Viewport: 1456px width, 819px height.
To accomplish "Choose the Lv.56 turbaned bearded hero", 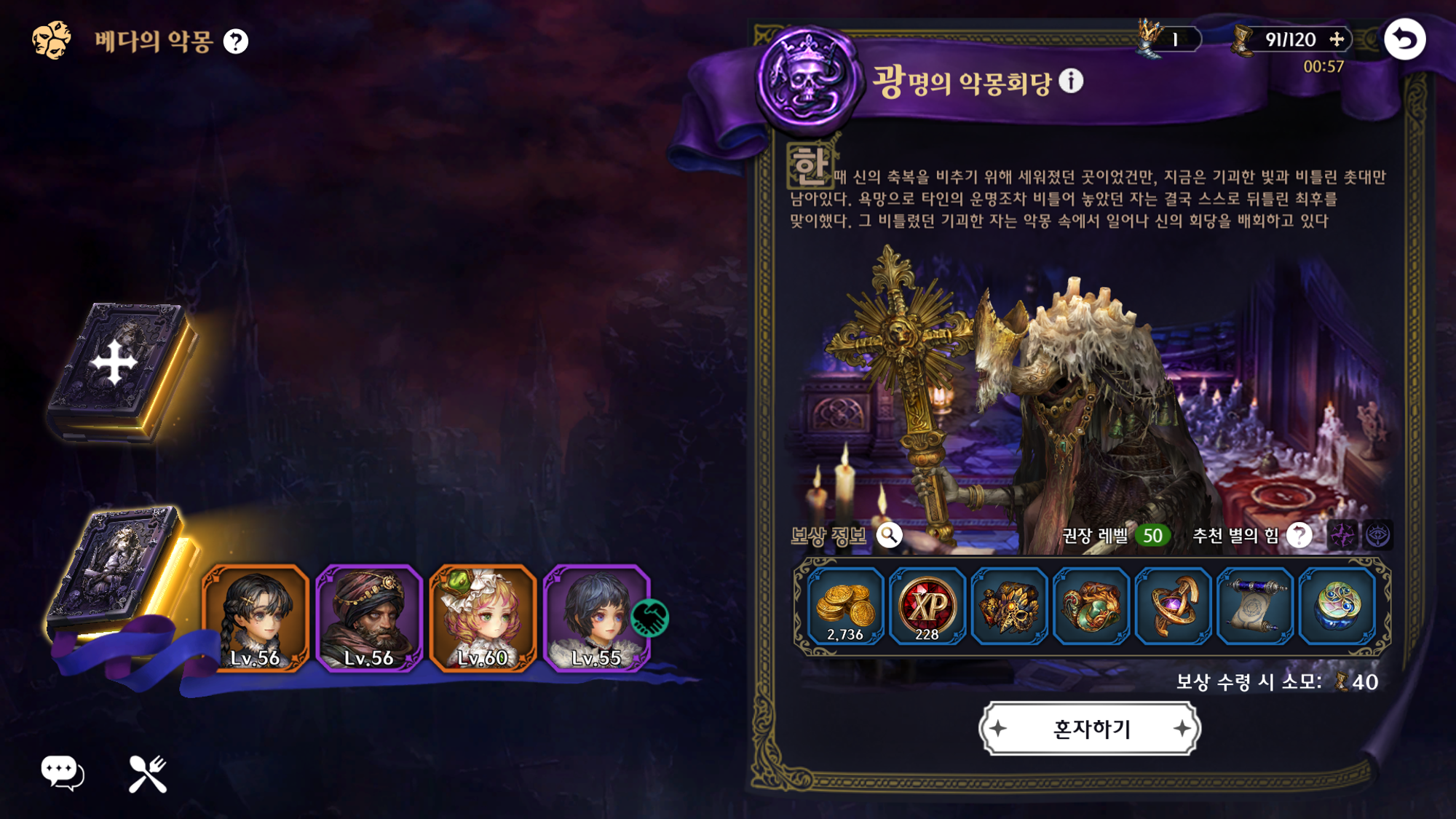I will tap(369, 617).
